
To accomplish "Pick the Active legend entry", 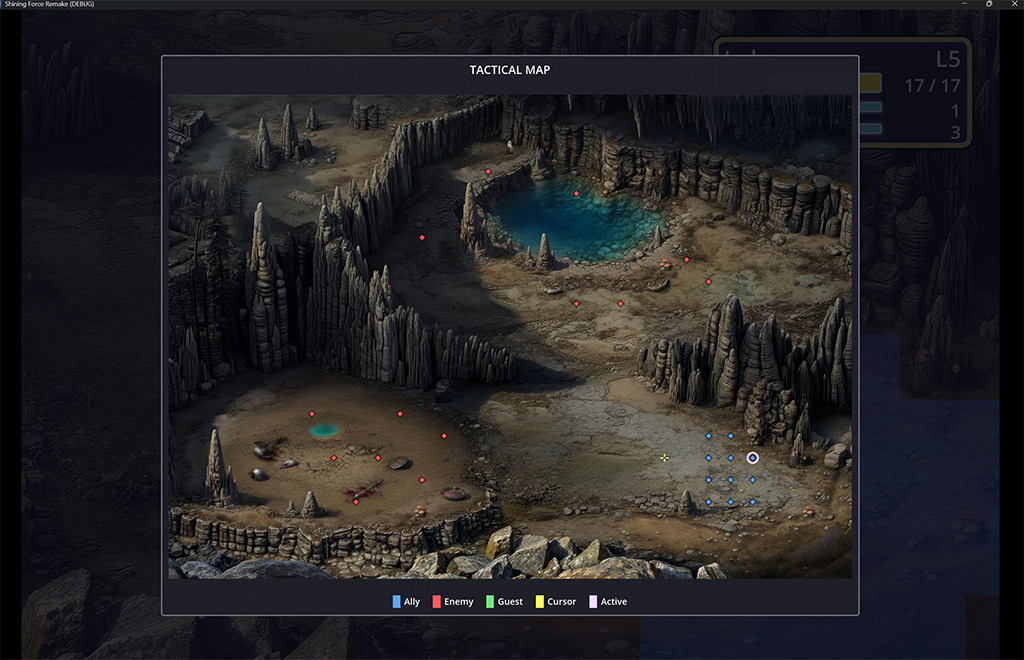I will tap(607, 602).
